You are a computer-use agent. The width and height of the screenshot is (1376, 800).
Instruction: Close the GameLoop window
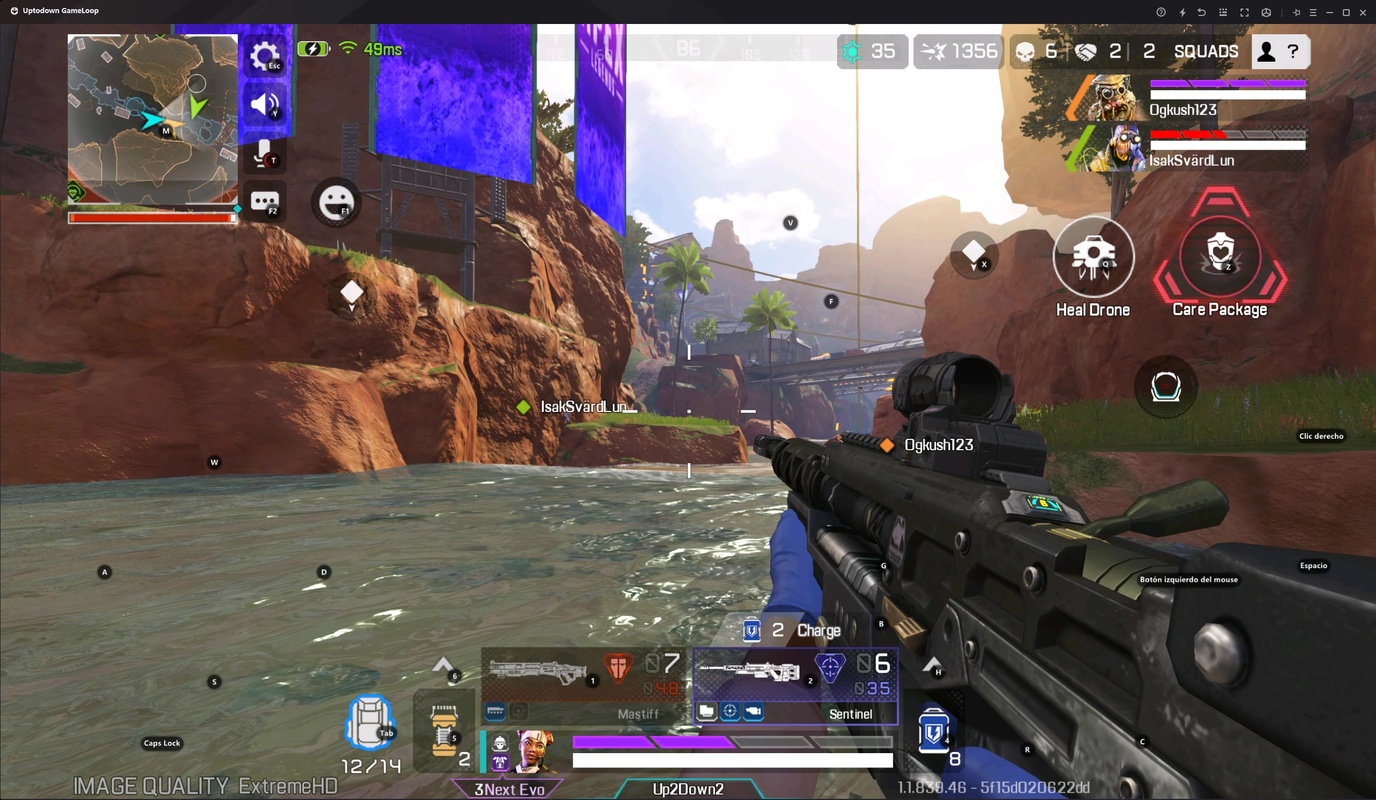pyautogui.click(x=1362, y=12)
